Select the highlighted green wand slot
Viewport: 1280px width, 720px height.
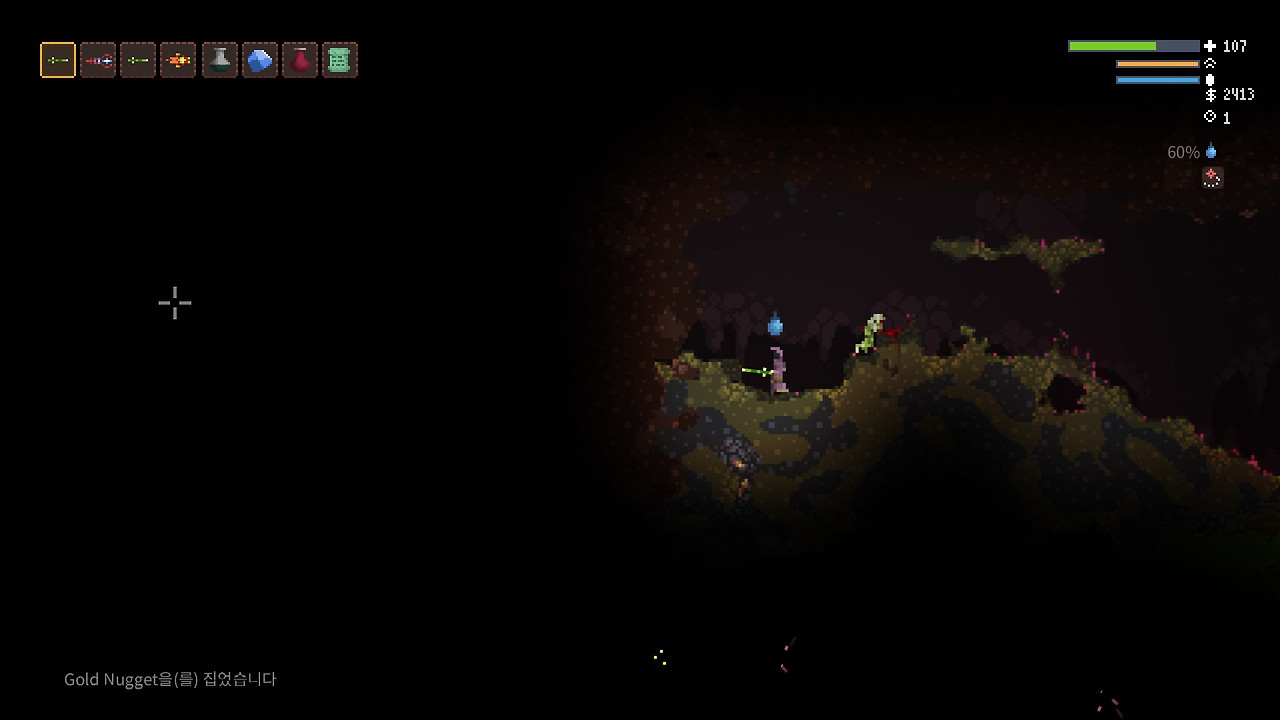[58, 60]
